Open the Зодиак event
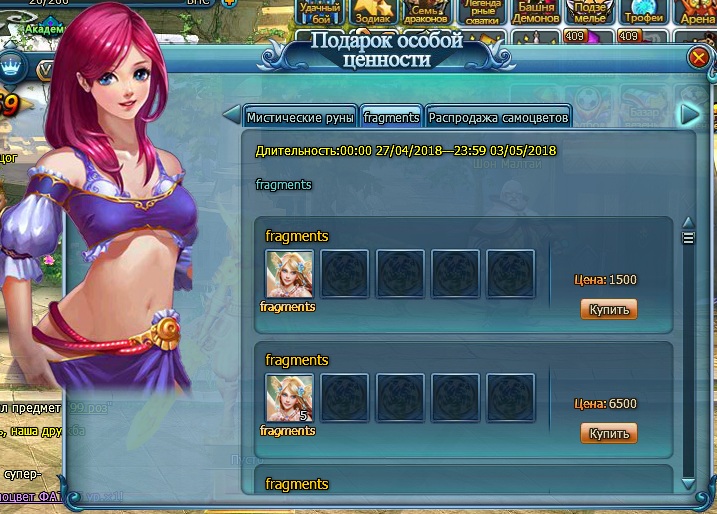717x514 pixels. click(372, 12)
